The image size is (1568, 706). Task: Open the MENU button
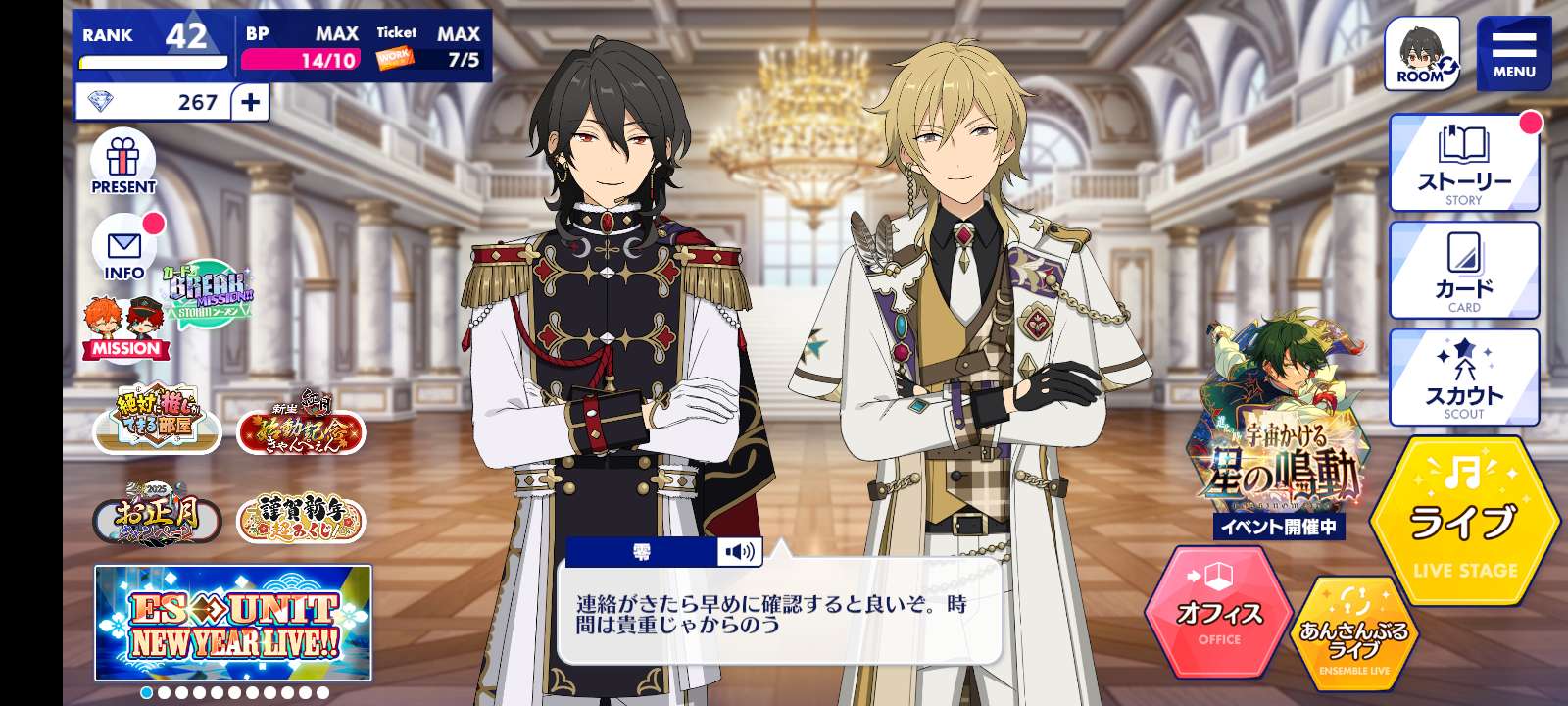[x=1513, y=54]
